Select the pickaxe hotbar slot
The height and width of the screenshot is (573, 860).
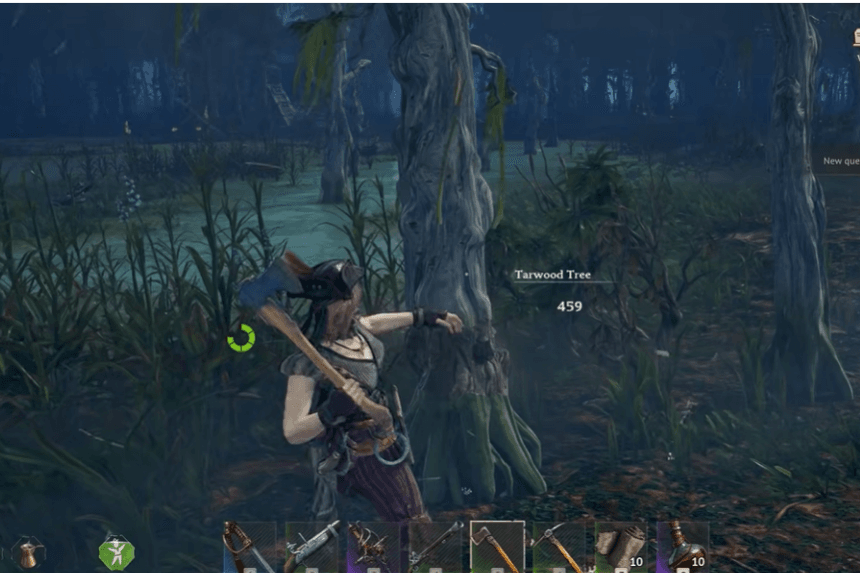point(559,547)
